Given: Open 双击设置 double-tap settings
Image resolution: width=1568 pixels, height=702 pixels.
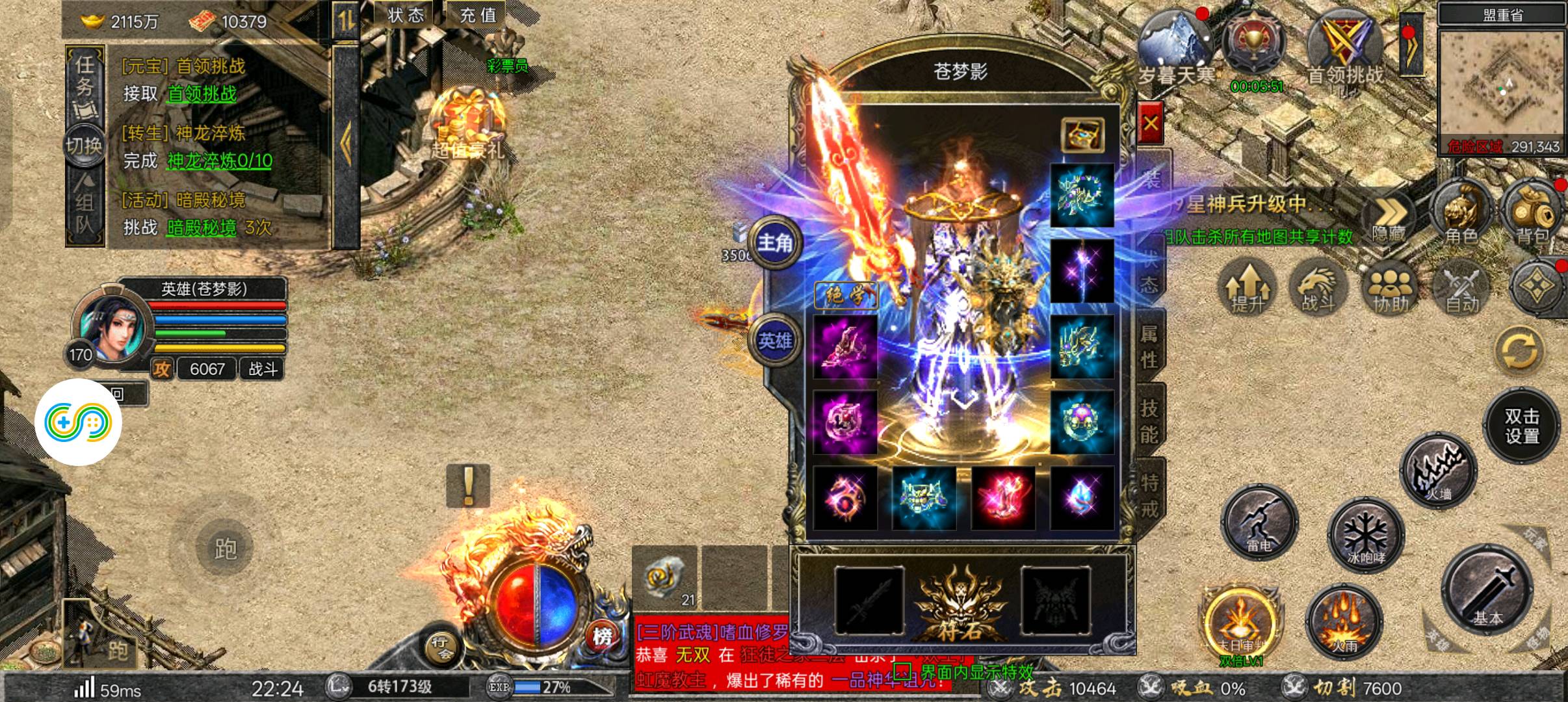Looking at the screenshot, I should coord(1521,426).
